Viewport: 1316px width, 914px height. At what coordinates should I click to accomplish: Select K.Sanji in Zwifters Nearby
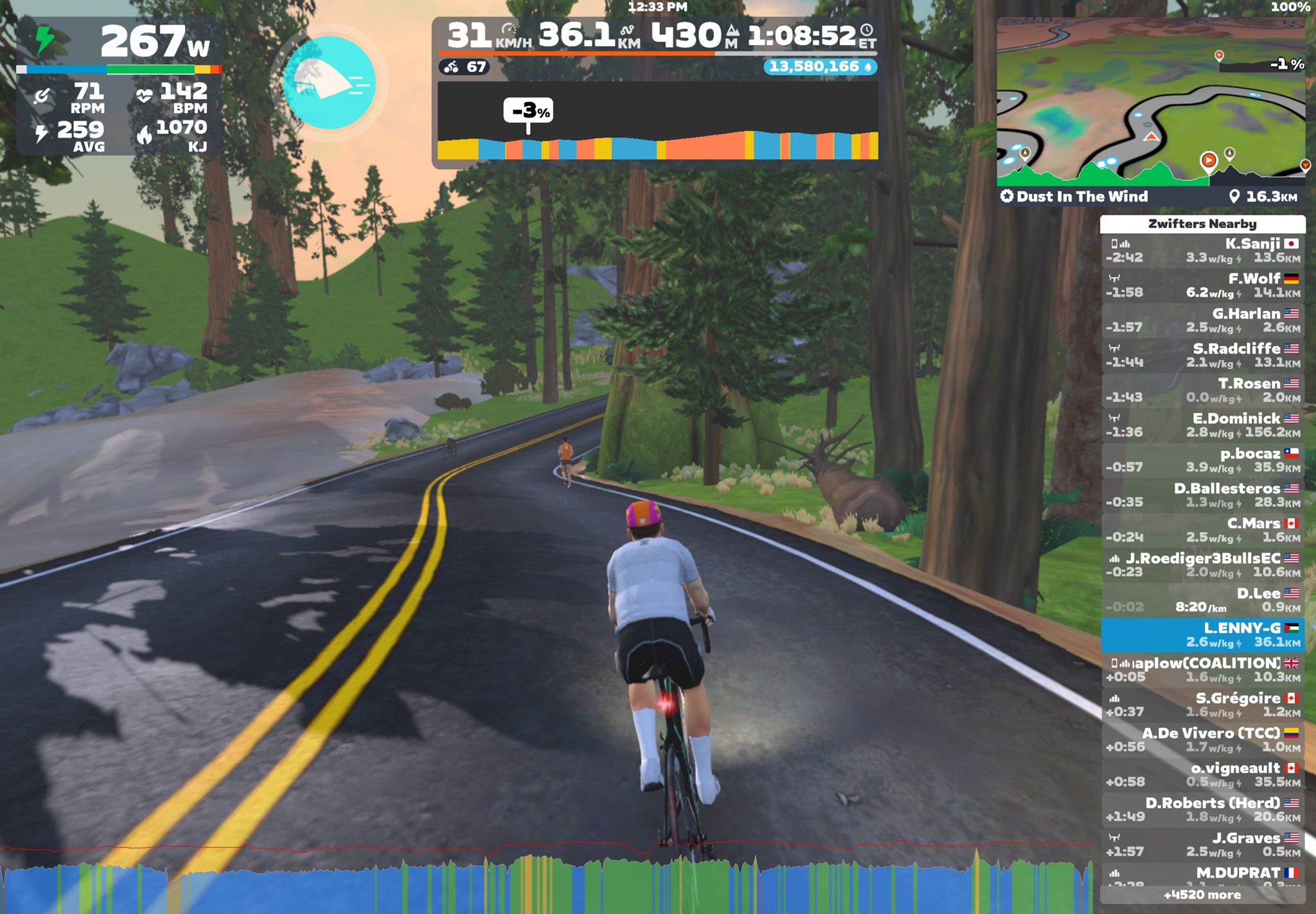tap(1202, 250)
